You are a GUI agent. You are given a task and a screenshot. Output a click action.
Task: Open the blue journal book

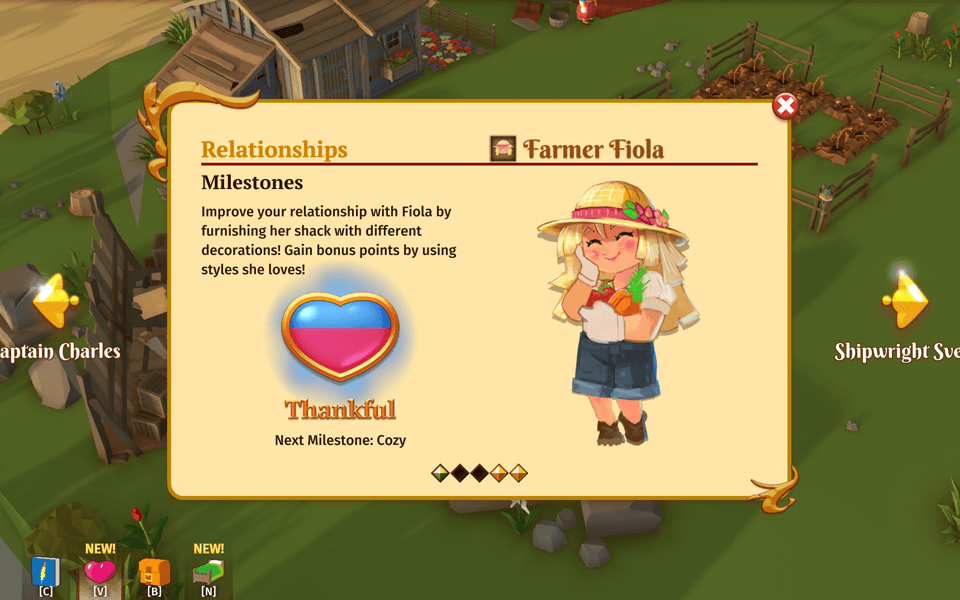pos(46,572)
